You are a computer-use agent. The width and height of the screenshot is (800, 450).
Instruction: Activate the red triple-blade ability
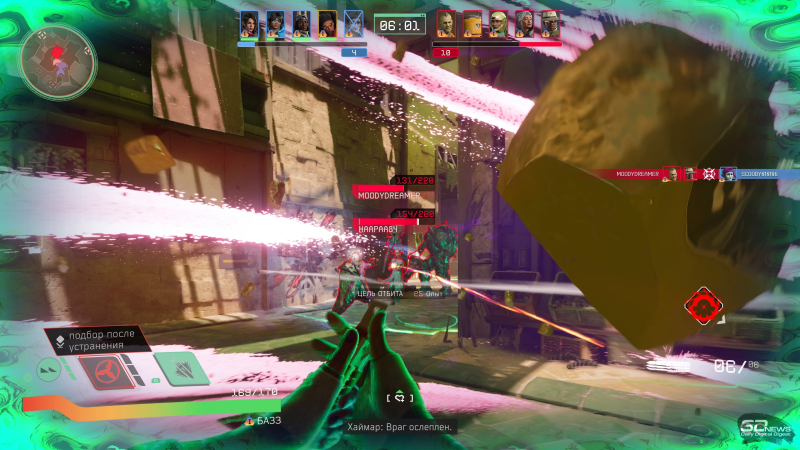(105, 372)
